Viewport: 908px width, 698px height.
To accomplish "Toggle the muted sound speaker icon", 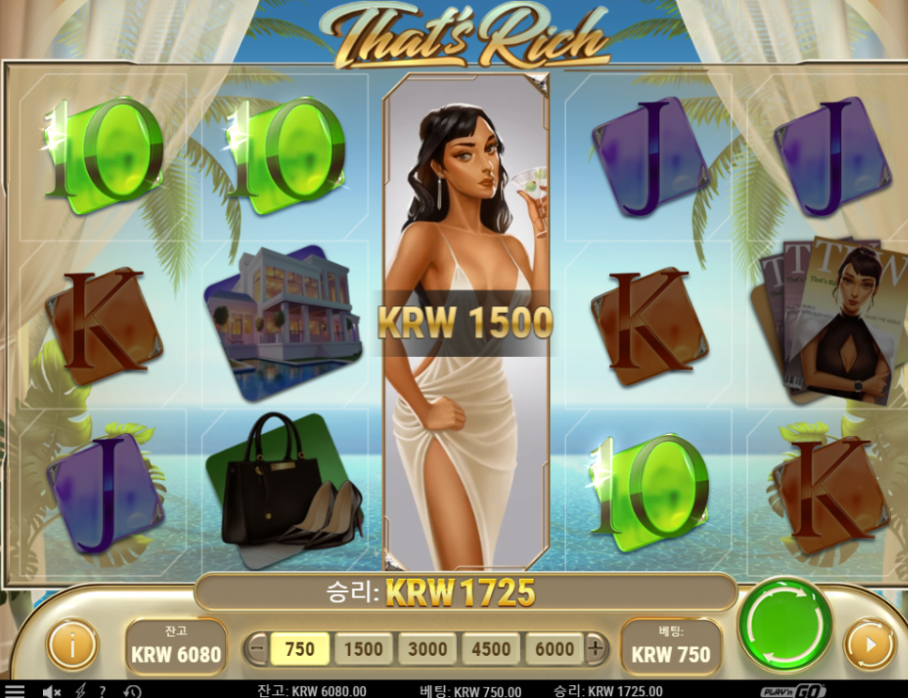I will tap(50, 691).
